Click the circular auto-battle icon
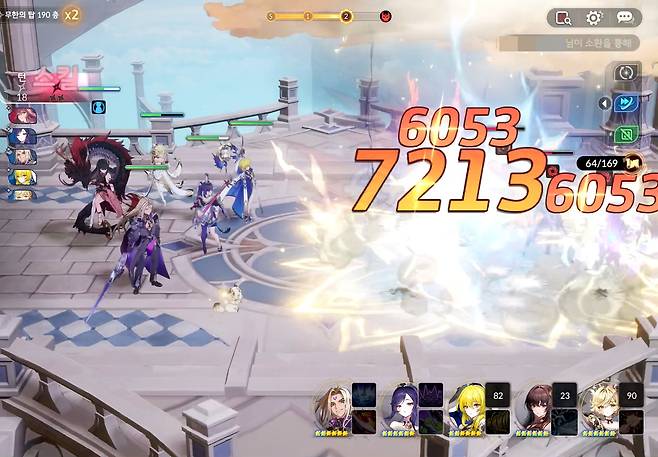 coord(627,72)
